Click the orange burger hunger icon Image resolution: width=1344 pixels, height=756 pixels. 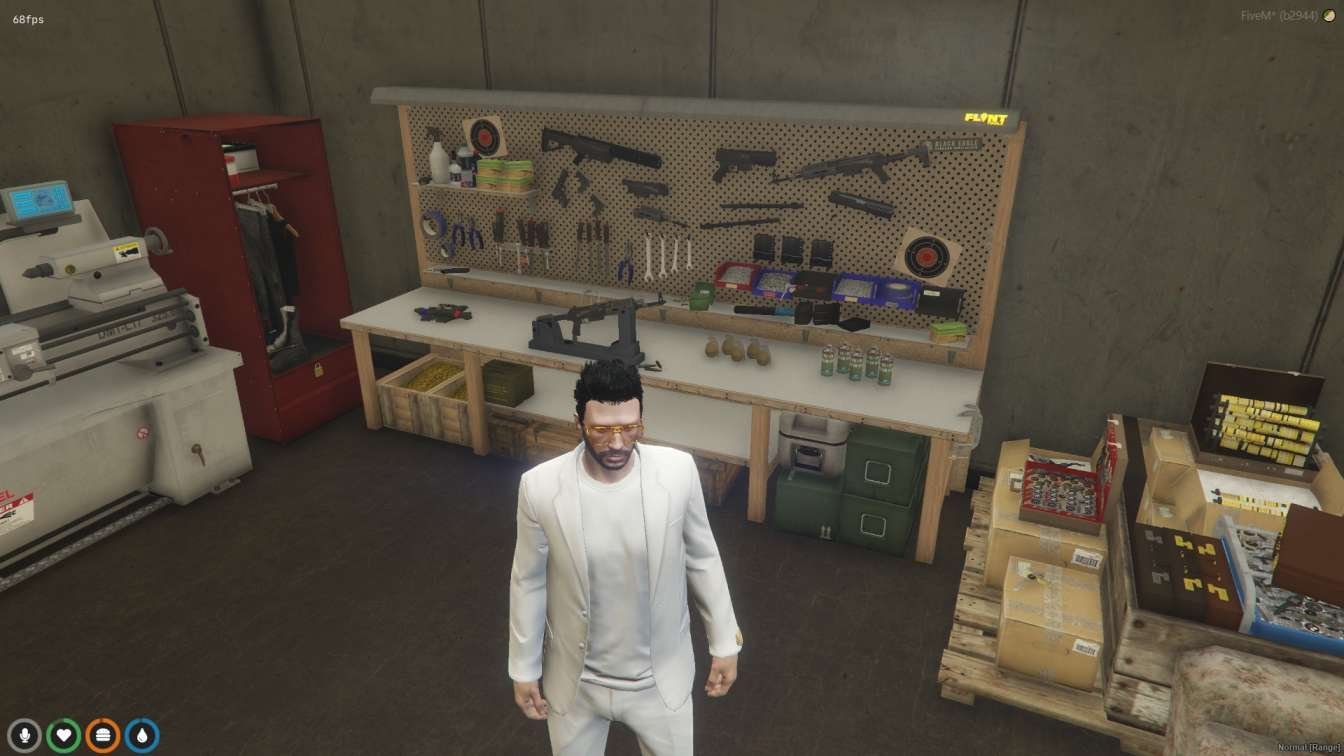(x=102, y=736)
